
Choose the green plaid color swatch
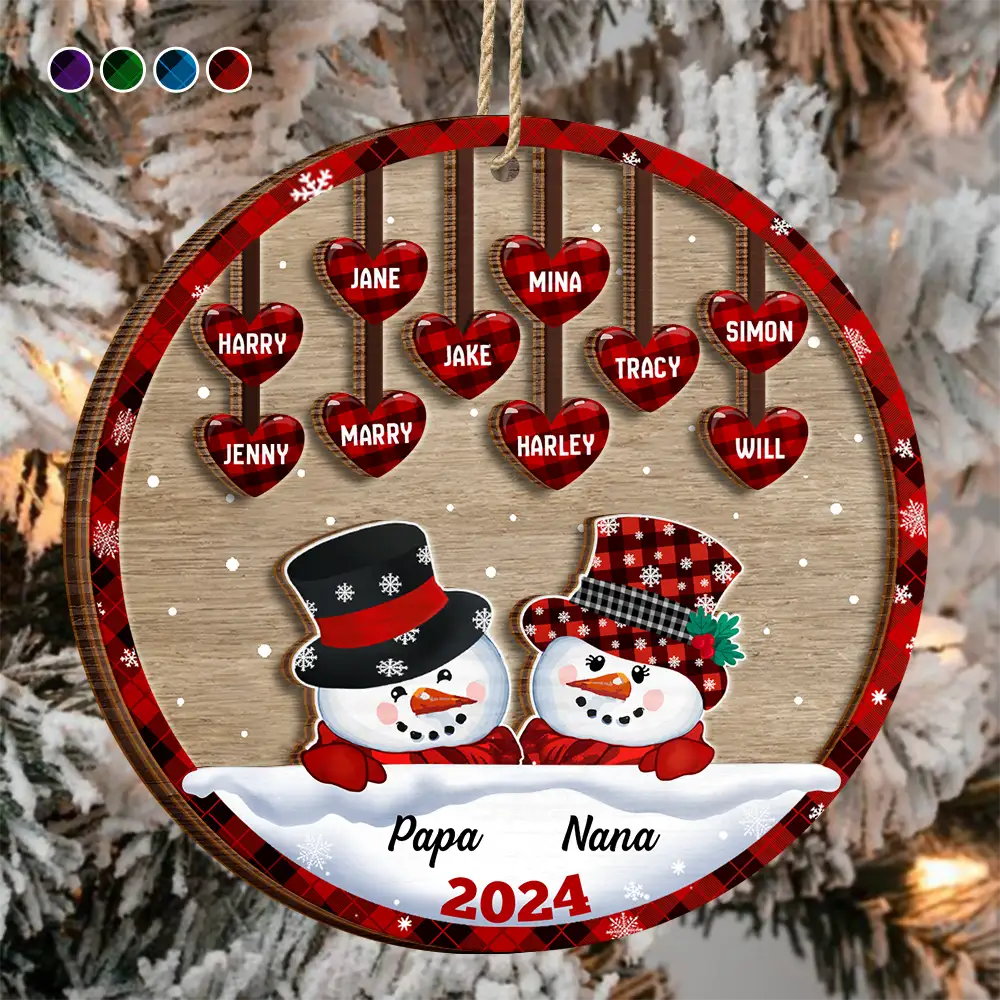[x=123, y=69]
